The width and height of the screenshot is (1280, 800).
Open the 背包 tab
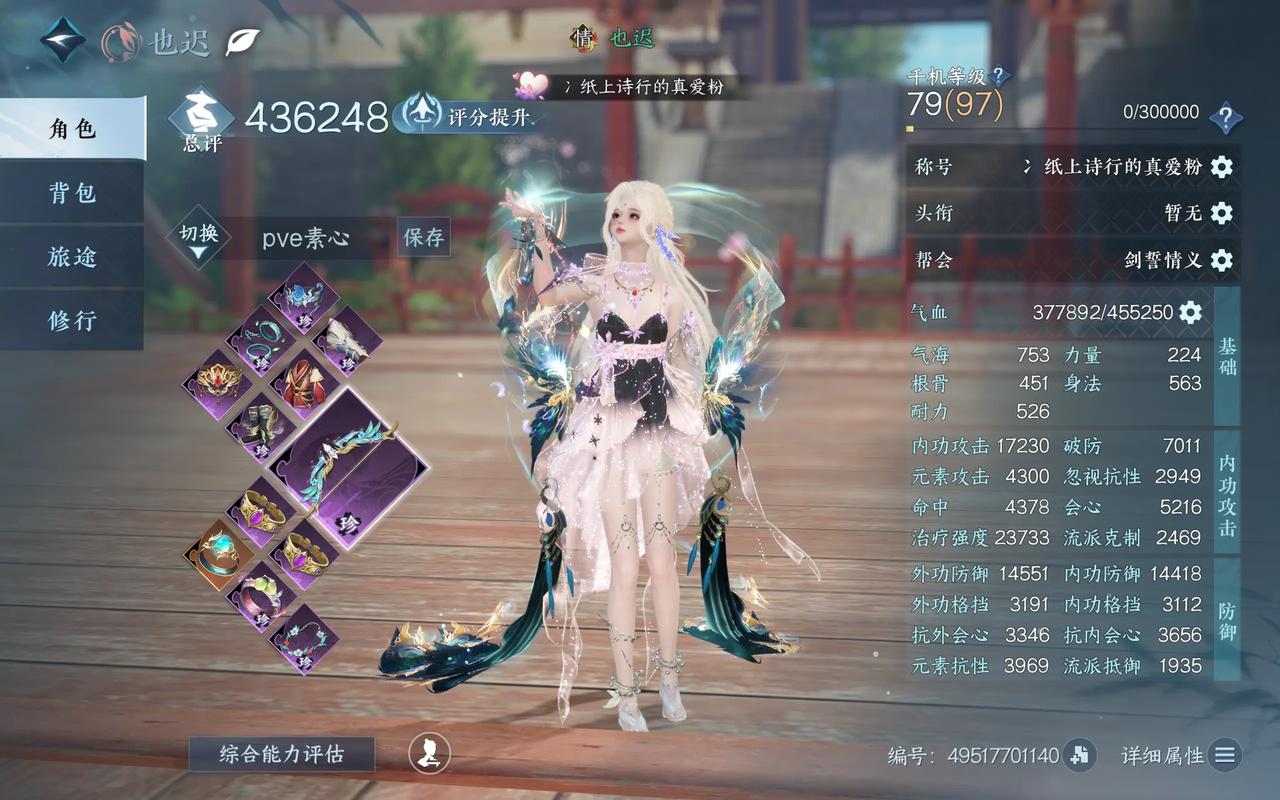tap(72, 193)
